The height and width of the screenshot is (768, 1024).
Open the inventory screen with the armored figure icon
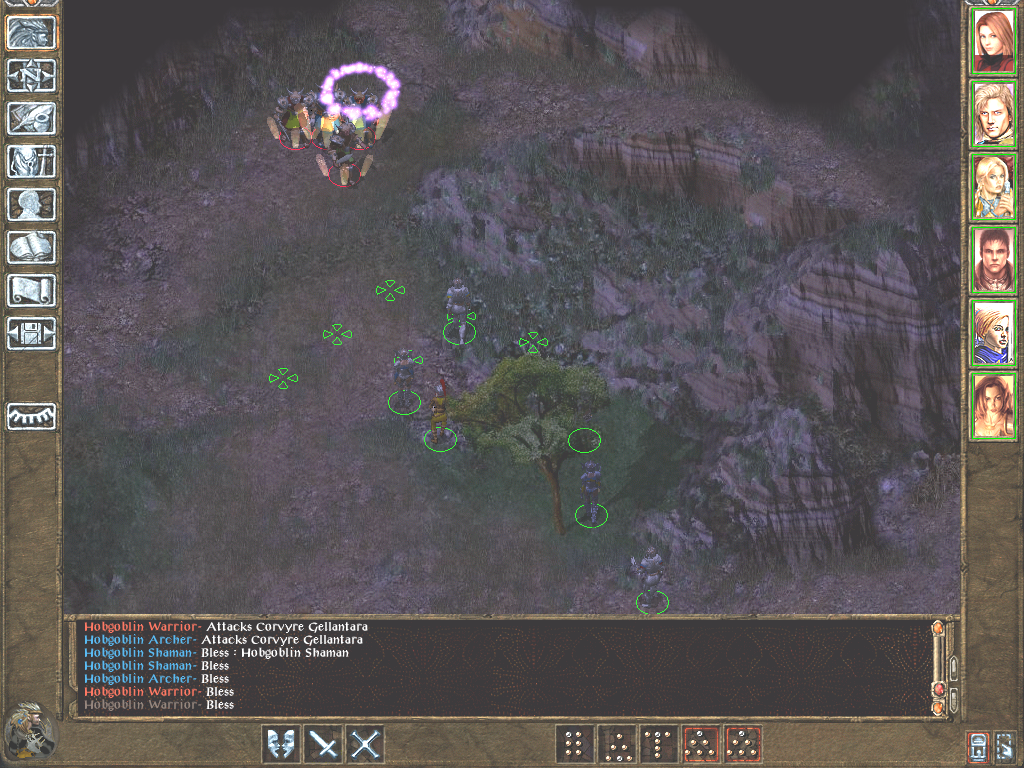tap(31, 161)
